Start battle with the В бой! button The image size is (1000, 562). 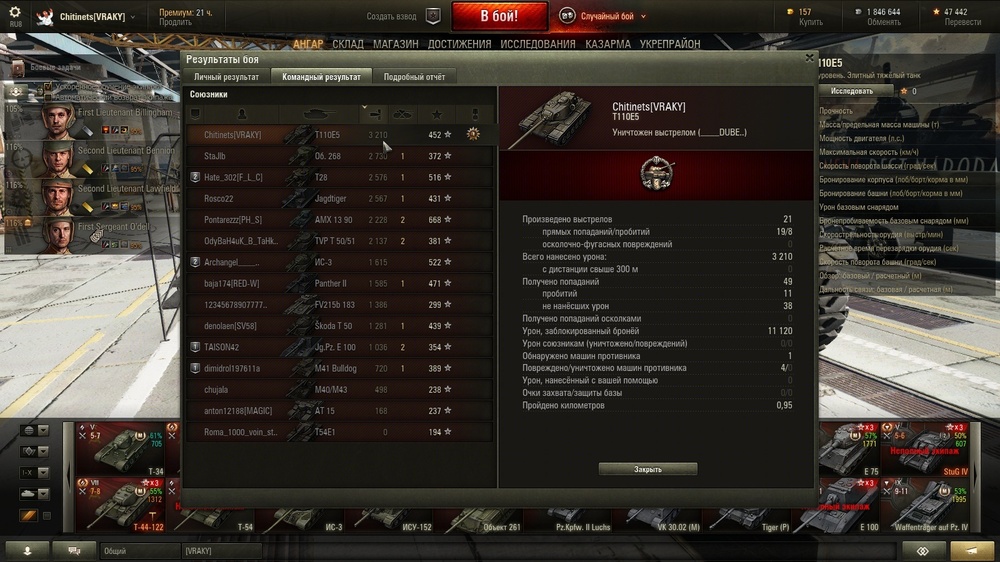[x=499, y=16]
